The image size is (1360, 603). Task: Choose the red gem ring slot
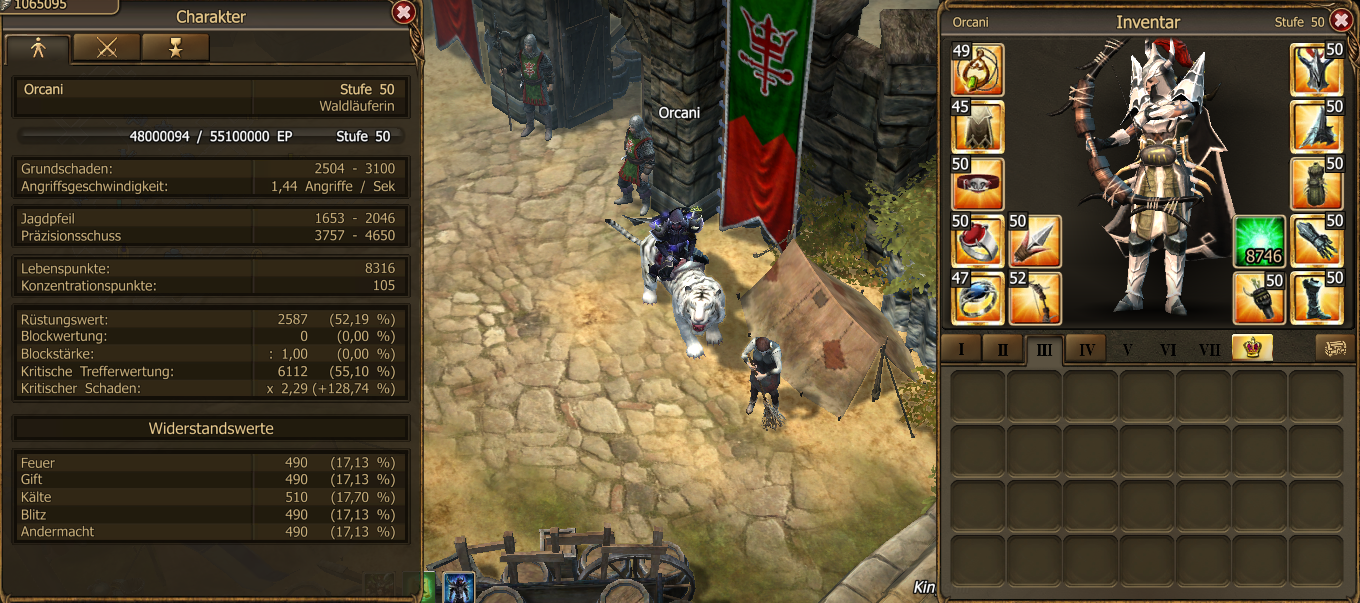(x=978, y=241)
